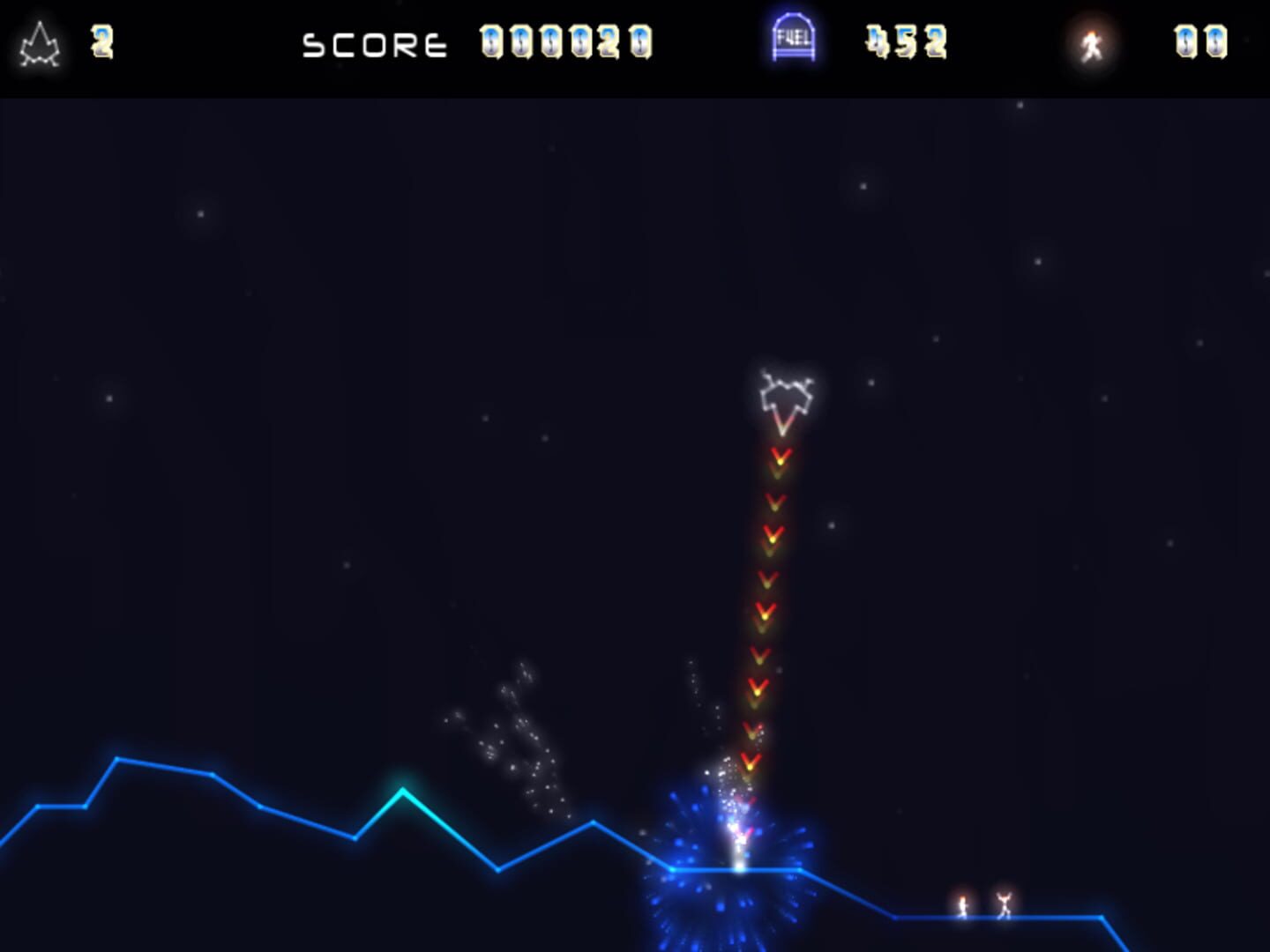Viewport: 1270px width, 952px height.
Task: Toggle the lives counter showing 2
Action: click(x=101, y=42)
